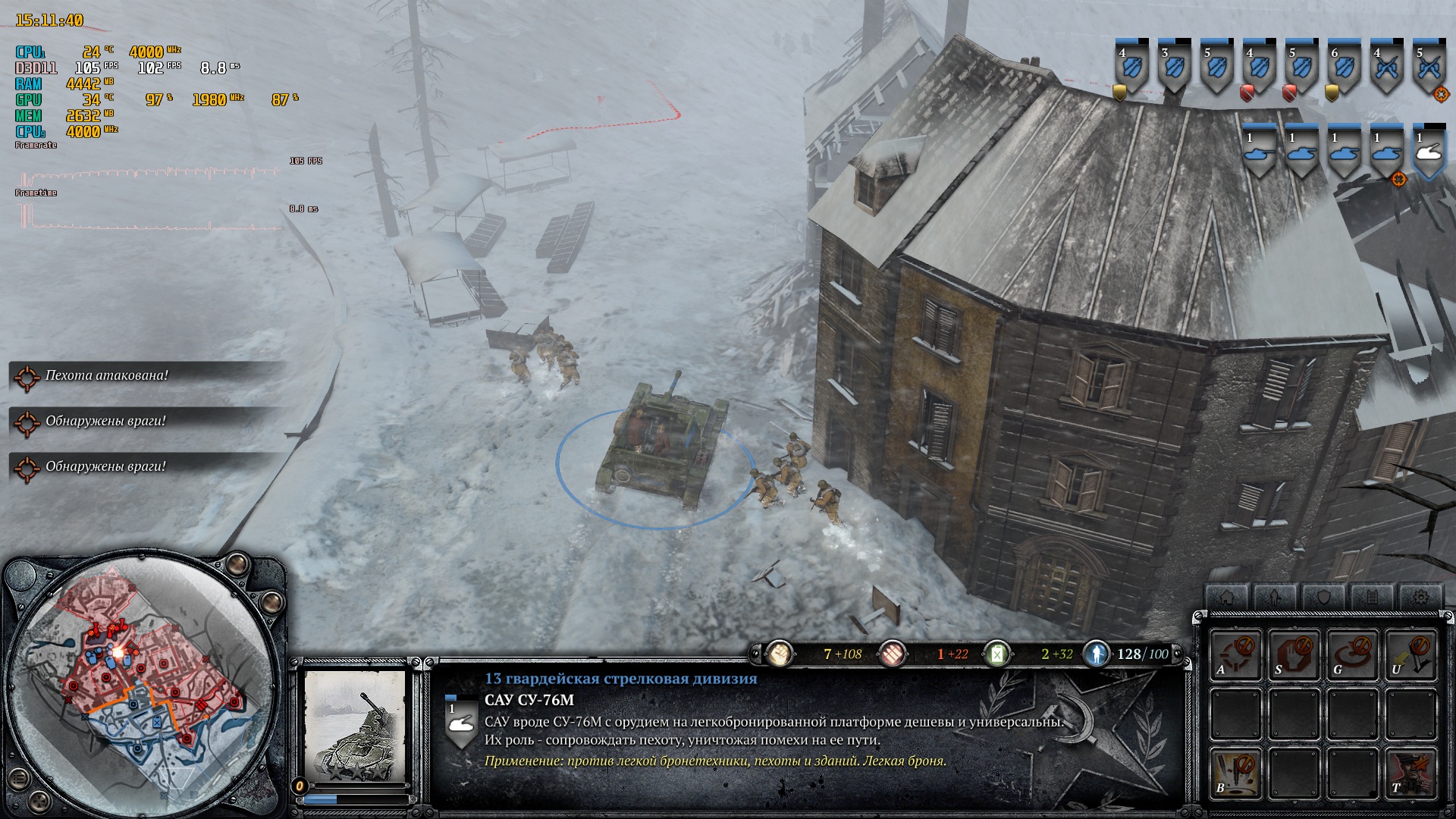Click the SU-76M unit portrait

(x=355, y=728)
